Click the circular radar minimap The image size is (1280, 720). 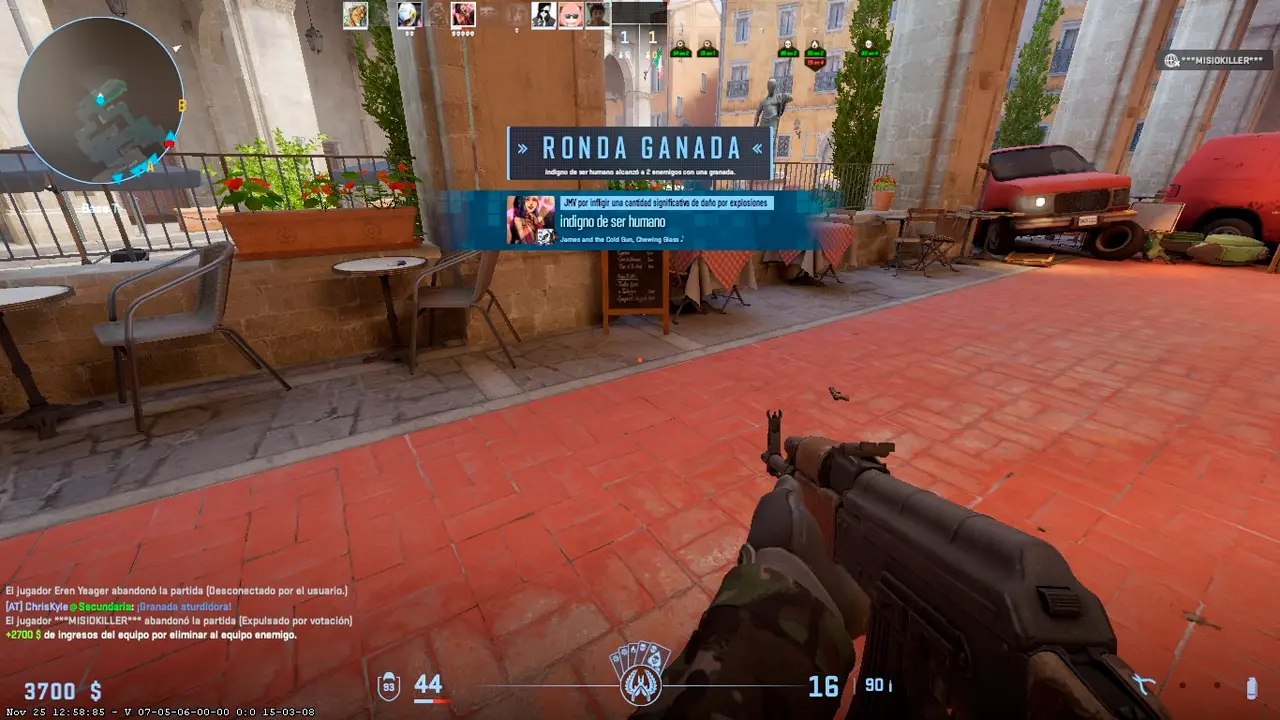[101, 102]
